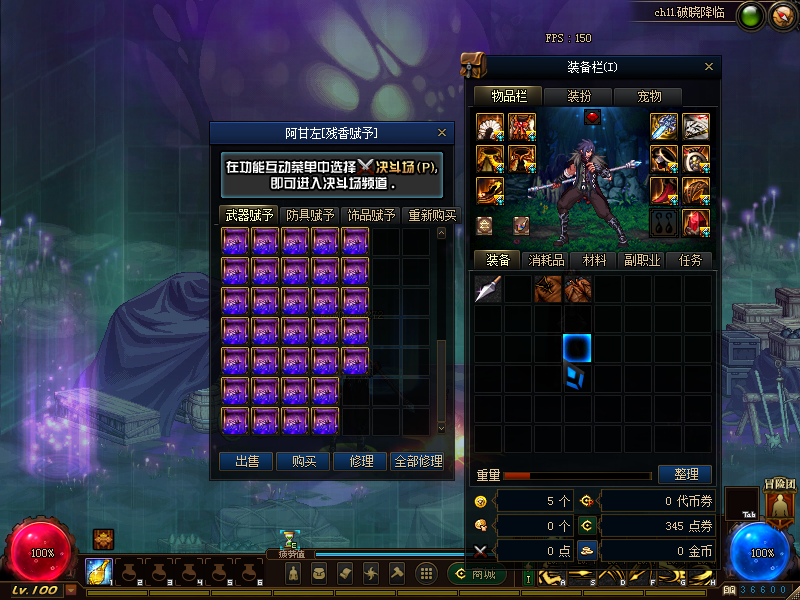Click the 整理 sort inventory button
This screenshot has width=800, height=600.
(685, 474)
